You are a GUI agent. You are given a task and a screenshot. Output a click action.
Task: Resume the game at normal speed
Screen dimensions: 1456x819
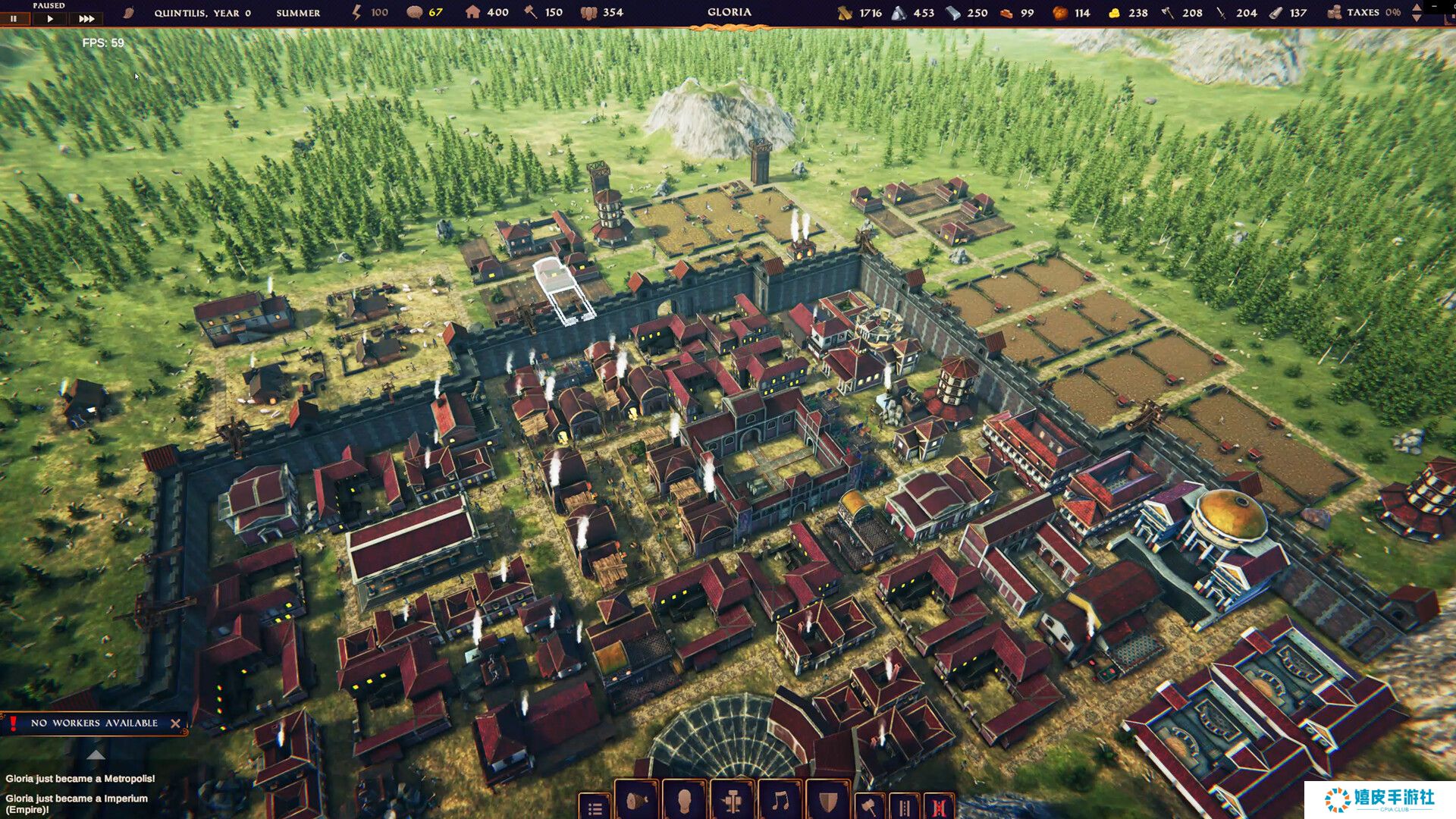[x=50, y=18]
